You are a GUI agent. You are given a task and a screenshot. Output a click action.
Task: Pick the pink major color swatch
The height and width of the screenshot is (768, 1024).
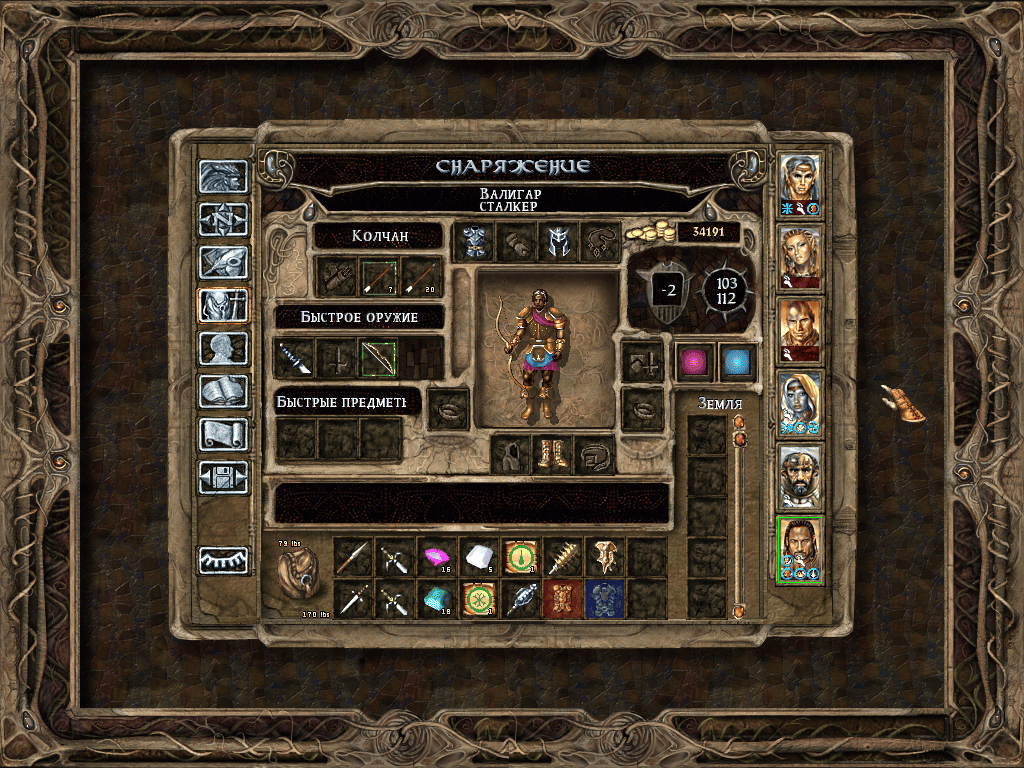pyautogui.click(x=693, y=361)
